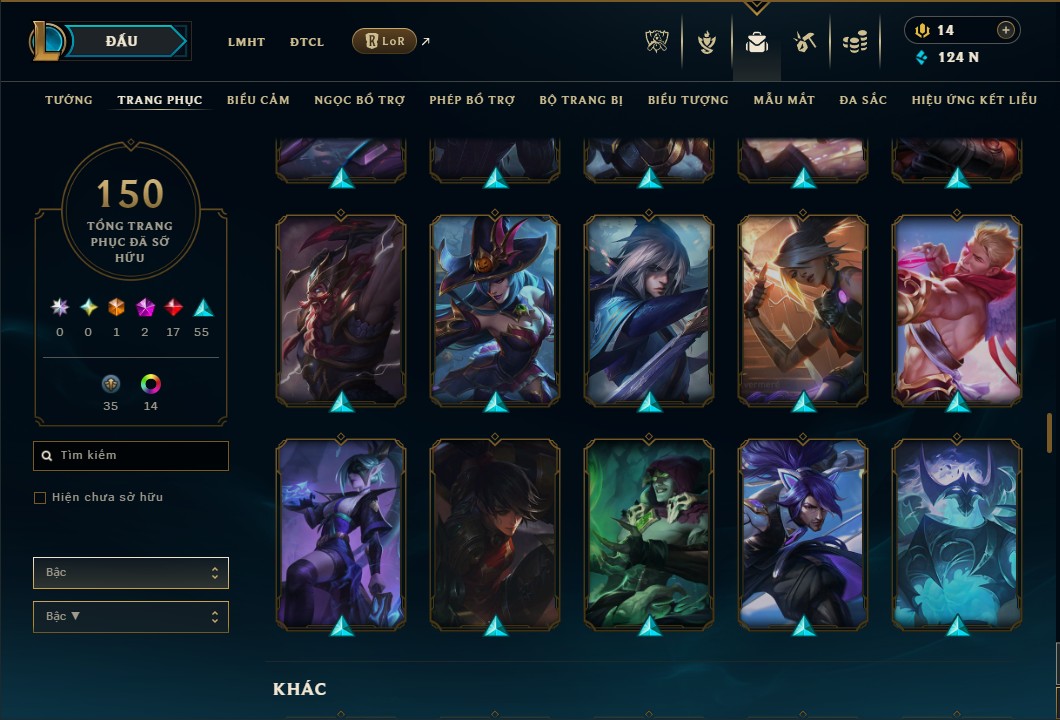Choose the green-haired villain skin card

649,534
